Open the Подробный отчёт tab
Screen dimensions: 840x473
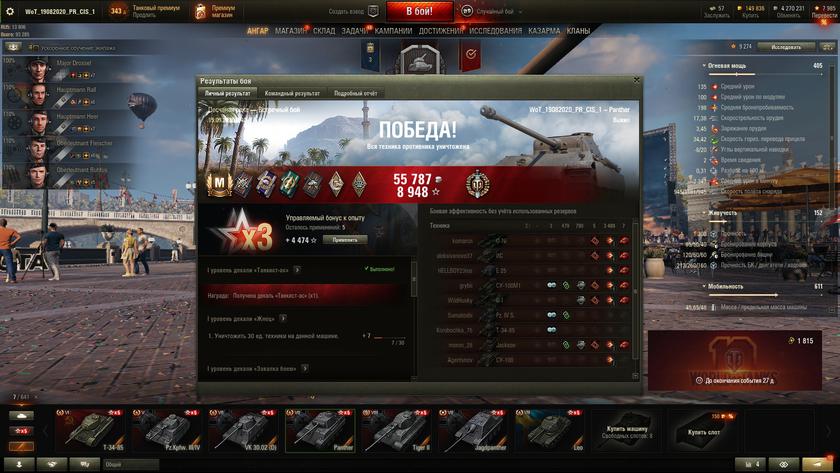point(356,93)
